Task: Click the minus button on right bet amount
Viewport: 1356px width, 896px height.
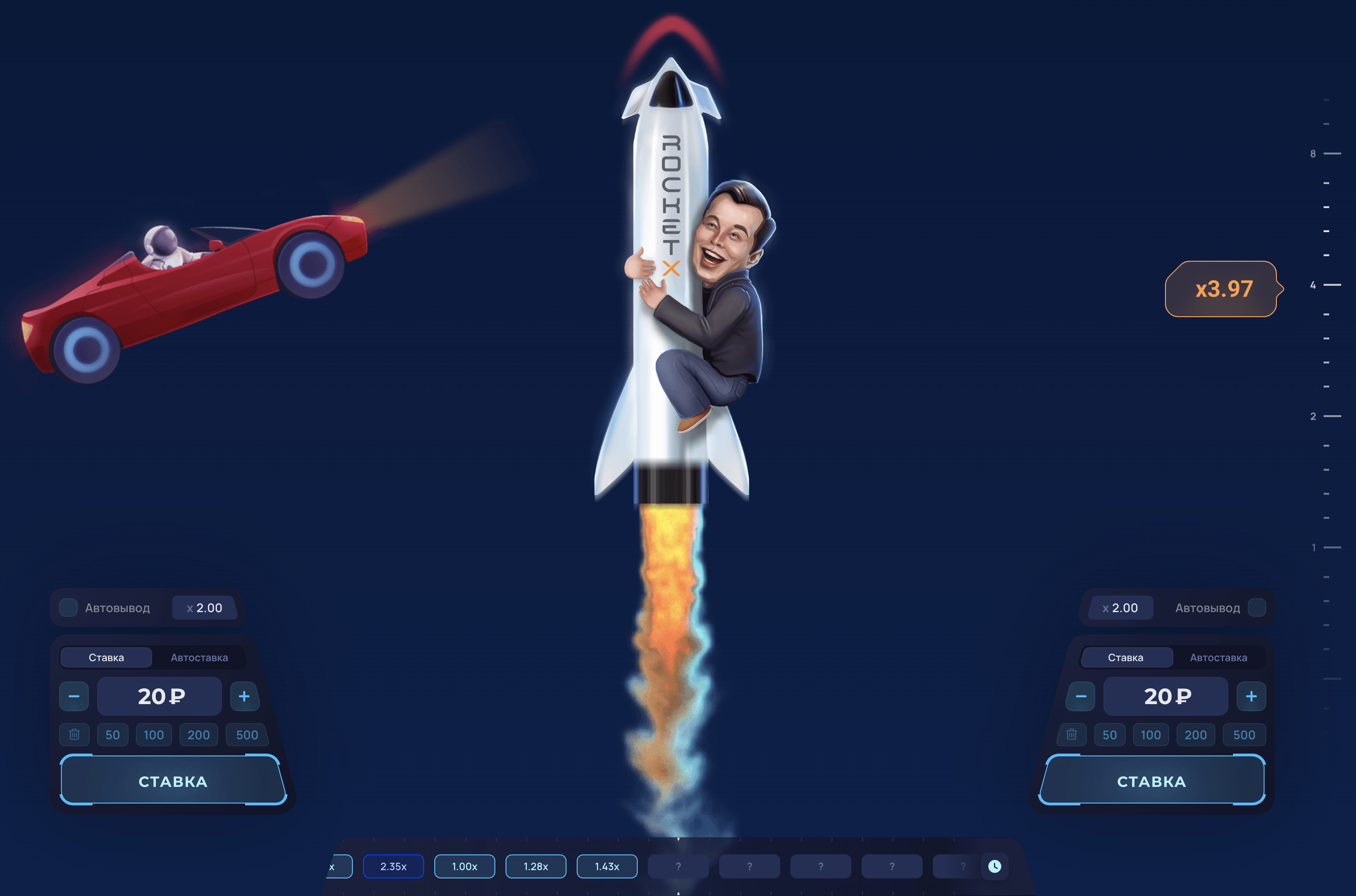Action: (x=1080, y=696)
